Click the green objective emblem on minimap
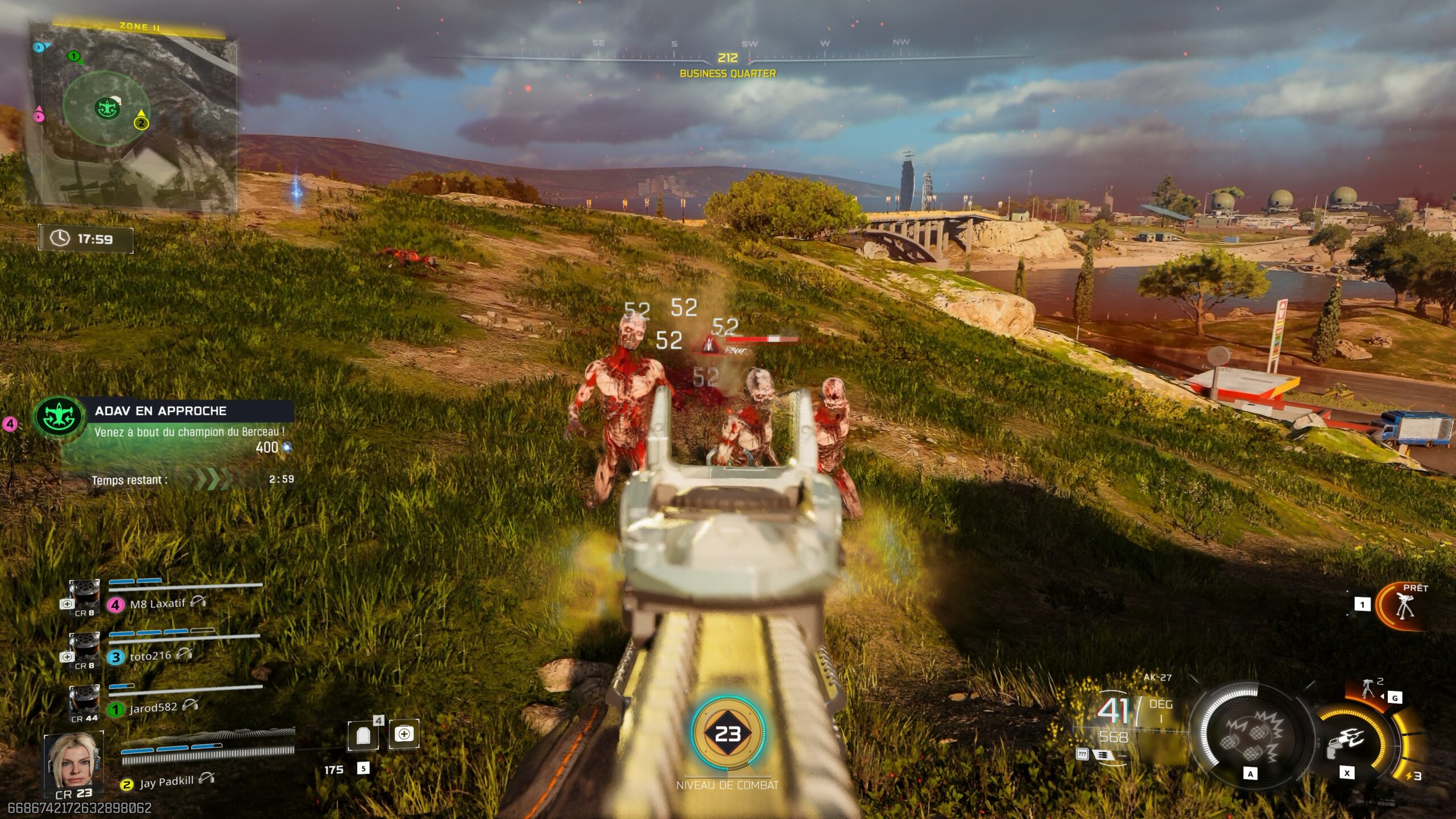The height and width of the screenshot is (819, 1456). (x=106, y=108)
